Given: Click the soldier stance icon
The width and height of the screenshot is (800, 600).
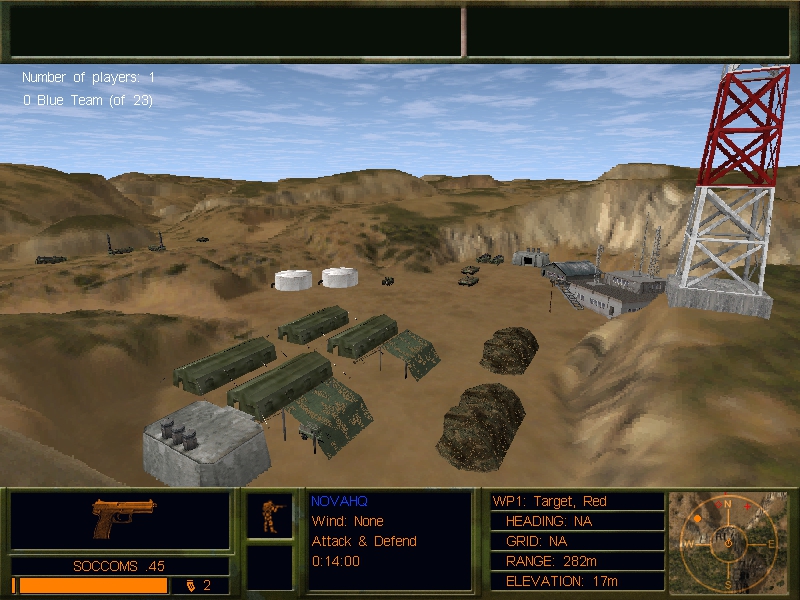Looking at the screenshot, I should point(270,515).
